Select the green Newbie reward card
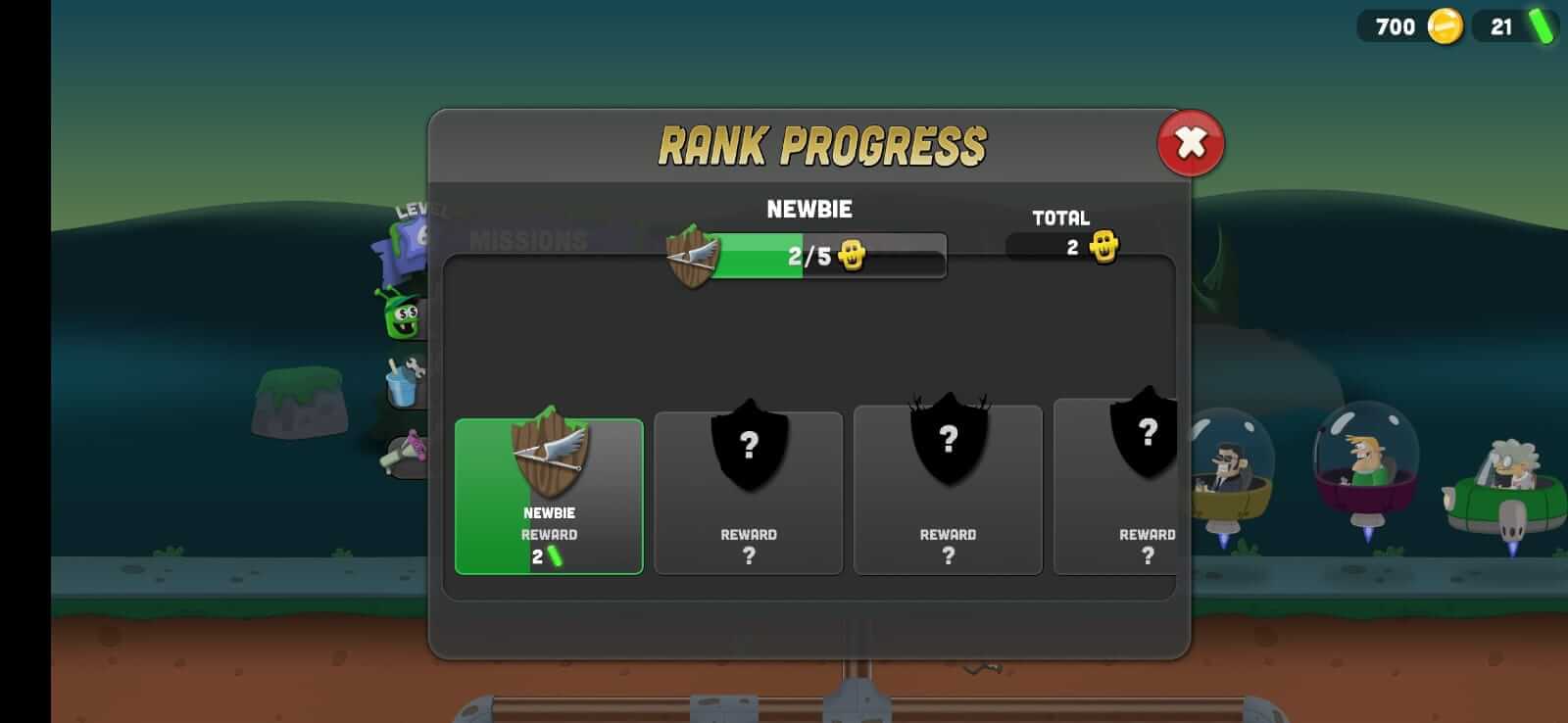 click(549, 495)
